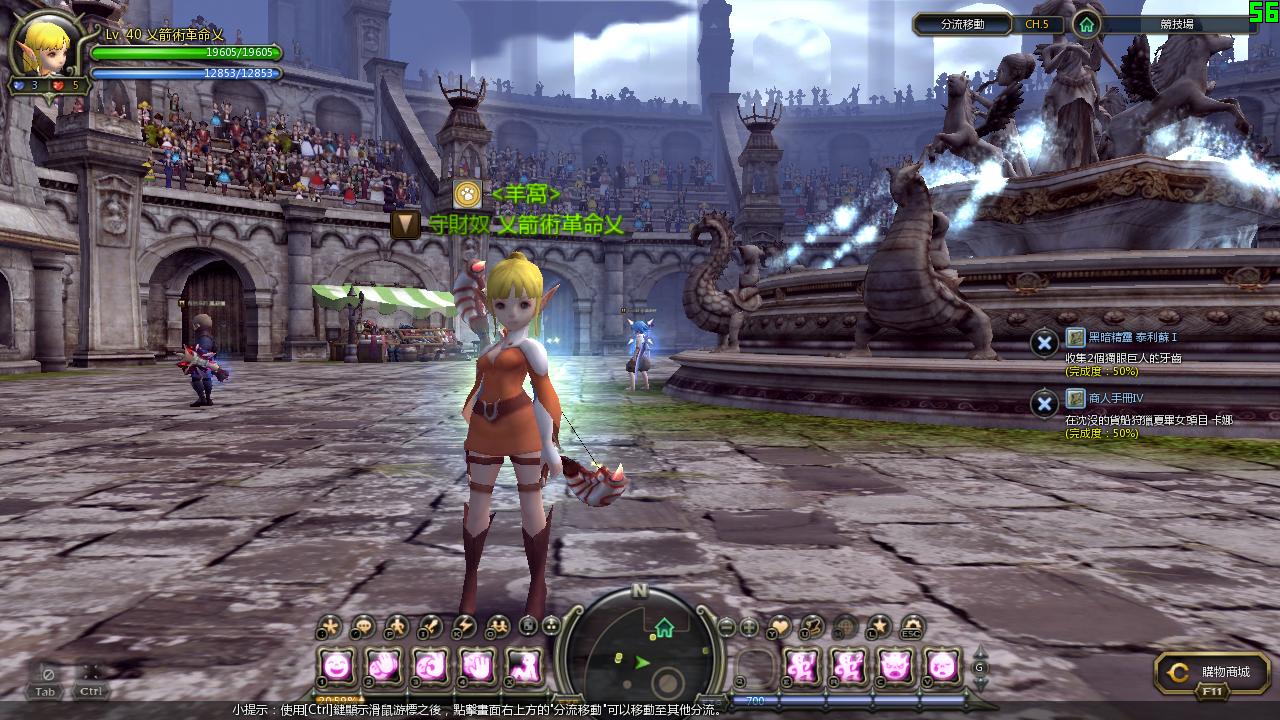This screenshot has width=1280, height=720.
Task: Expand the dropdown arrow beside 守財奴 title
Action: [405, 224]
